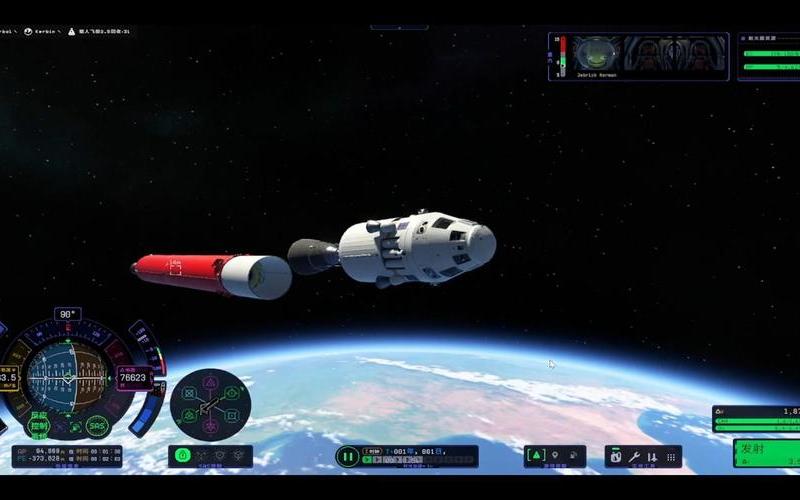The height and width of the screenshot is (500, 800).
Task: Activate the green flight view triangle icon
Action: (536, 456)
